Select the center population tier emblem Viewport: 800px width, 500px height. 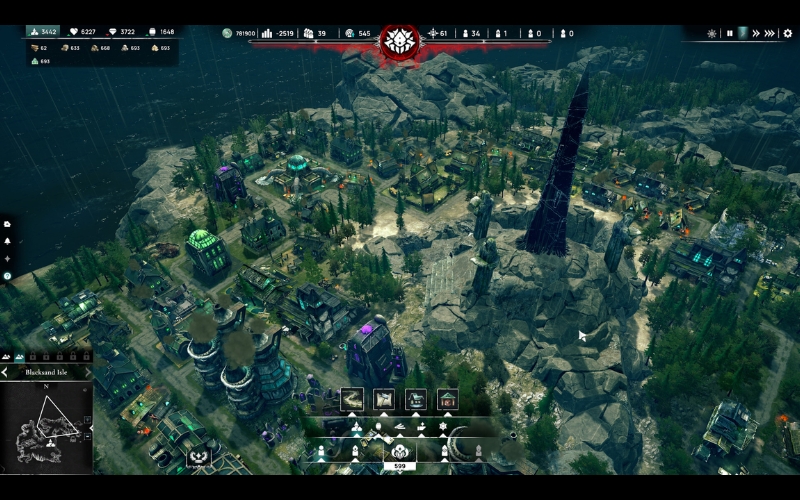click(400, 452)
